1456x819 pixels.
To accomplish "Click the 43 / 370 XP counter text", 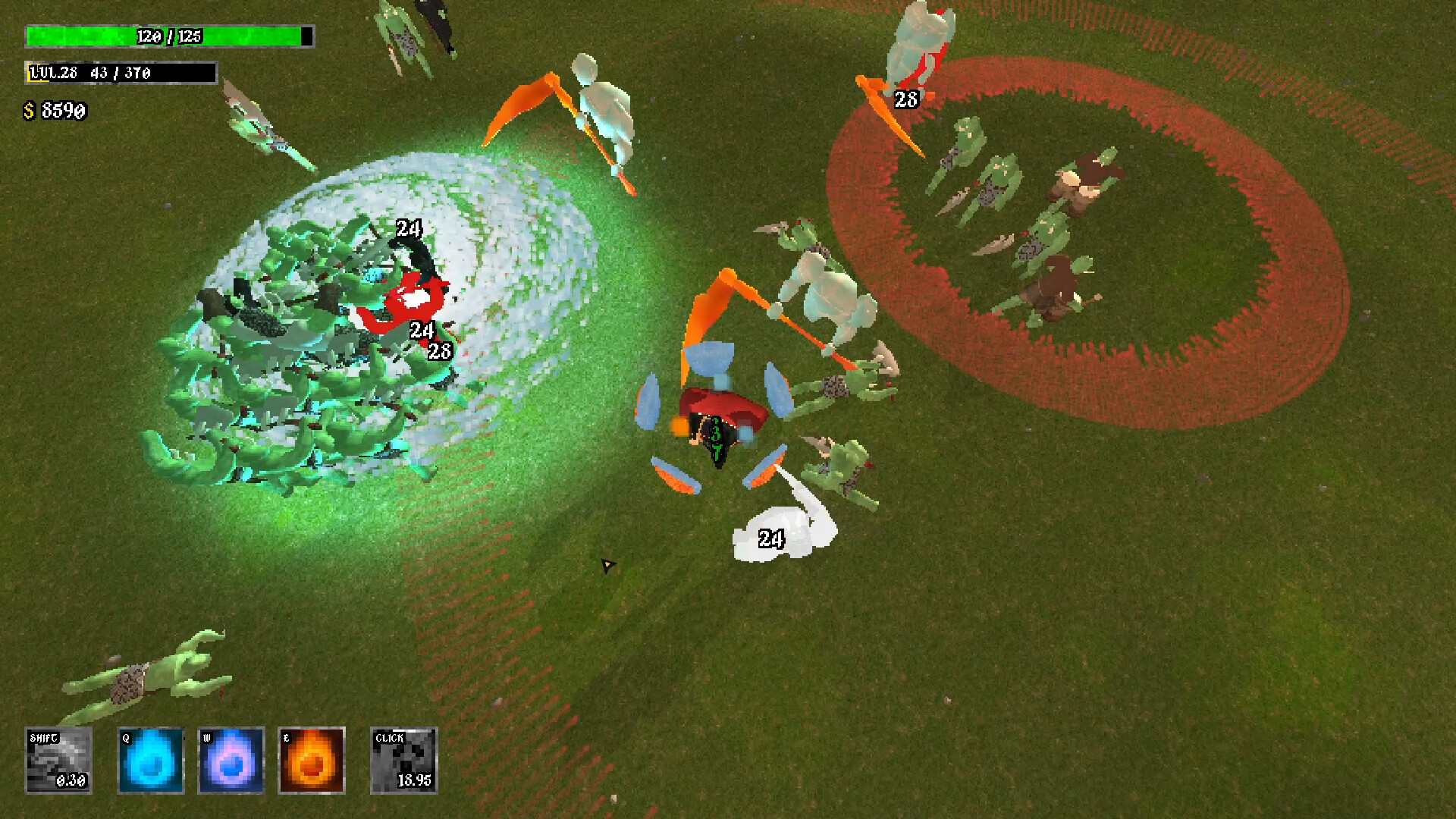I will click(x=121, y=74).
